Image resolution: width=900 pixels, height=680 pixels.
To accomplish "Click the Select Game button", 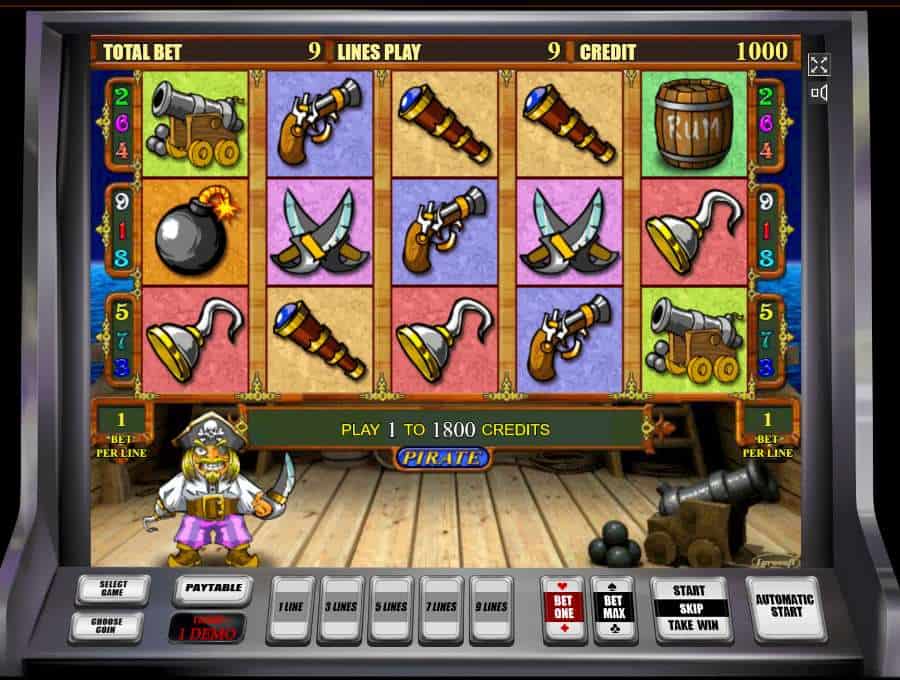I will point(112,590).
